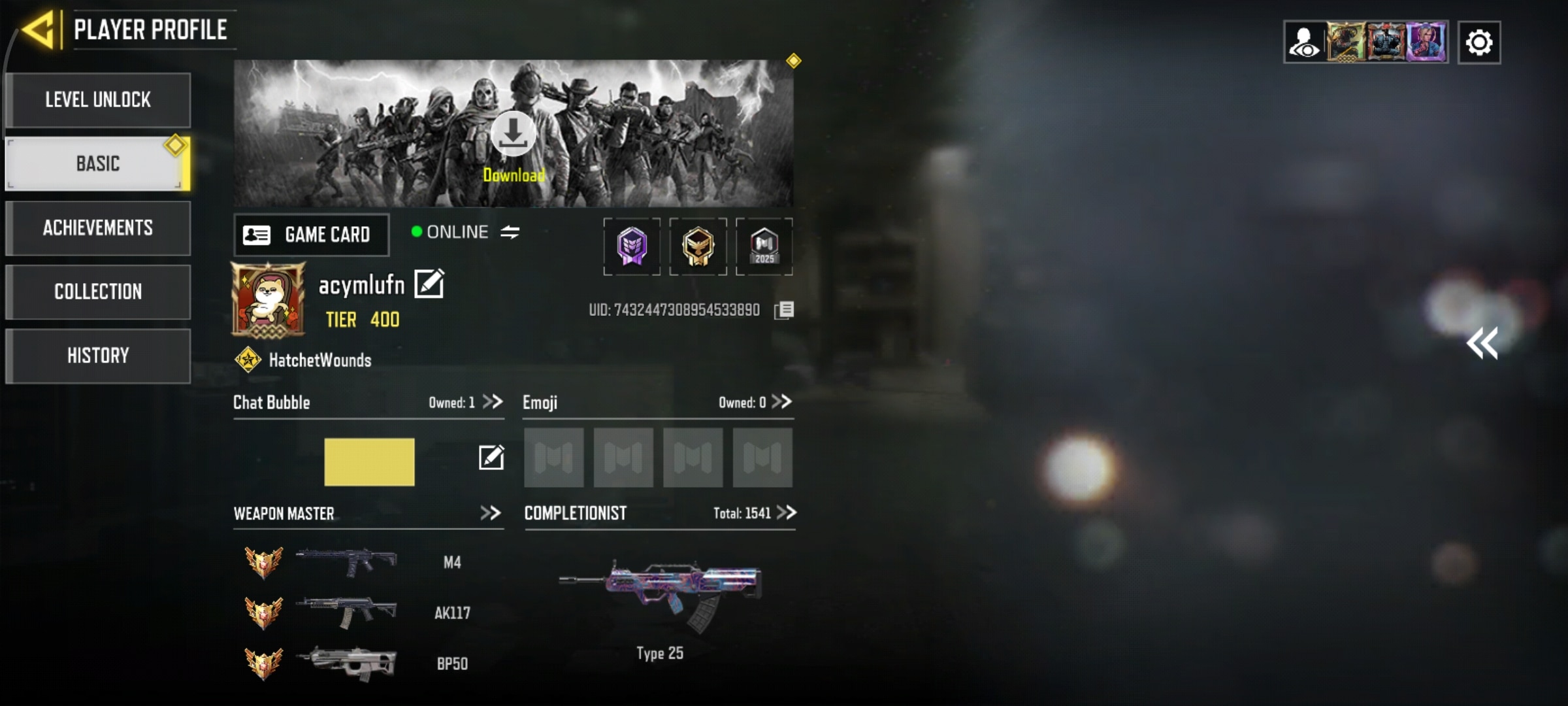Expand the Chat Bubble owned list

coord(493,401)
